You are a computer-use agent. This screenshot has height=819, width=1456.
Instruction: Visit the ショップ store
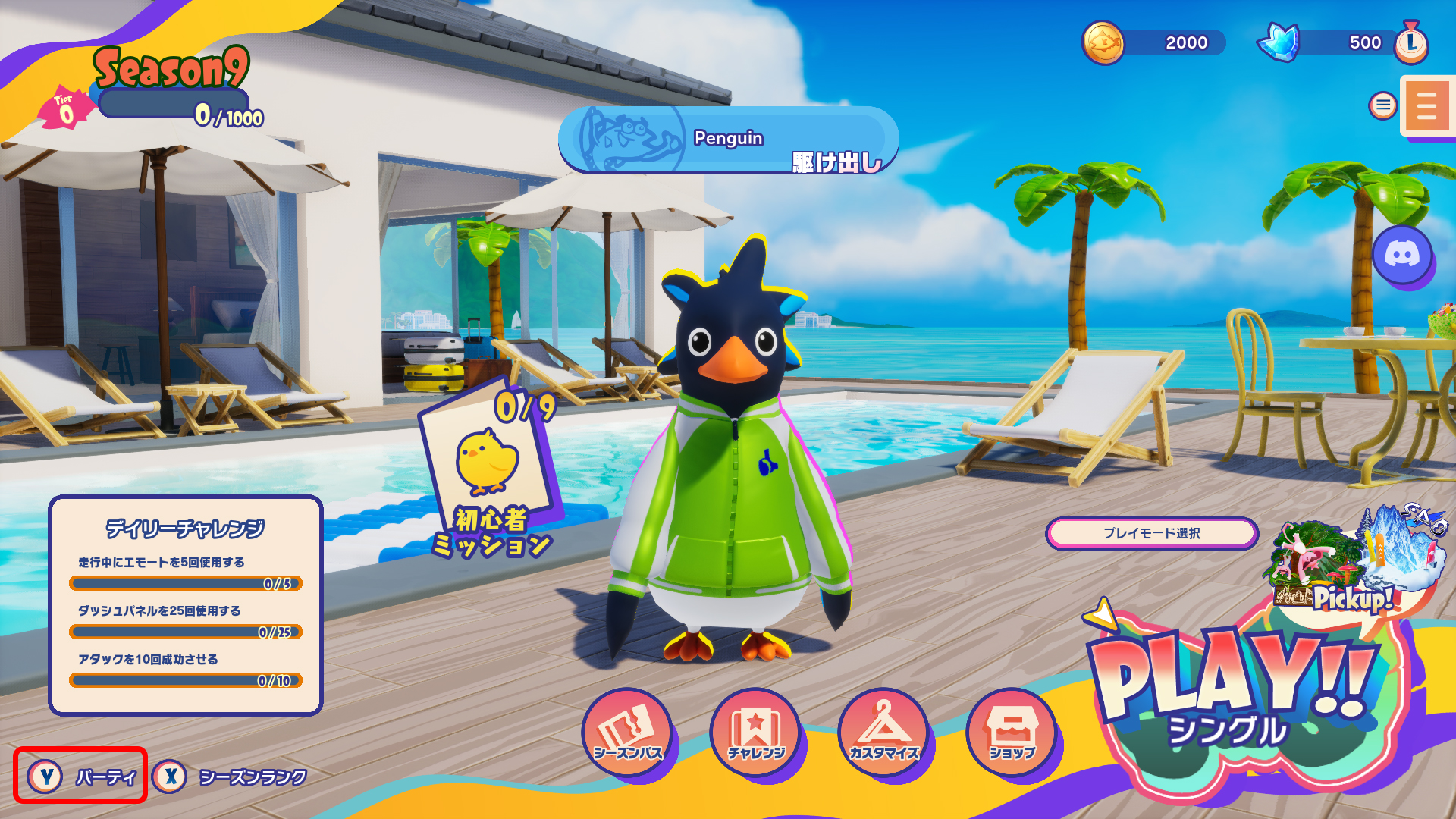pos(1012,731)
